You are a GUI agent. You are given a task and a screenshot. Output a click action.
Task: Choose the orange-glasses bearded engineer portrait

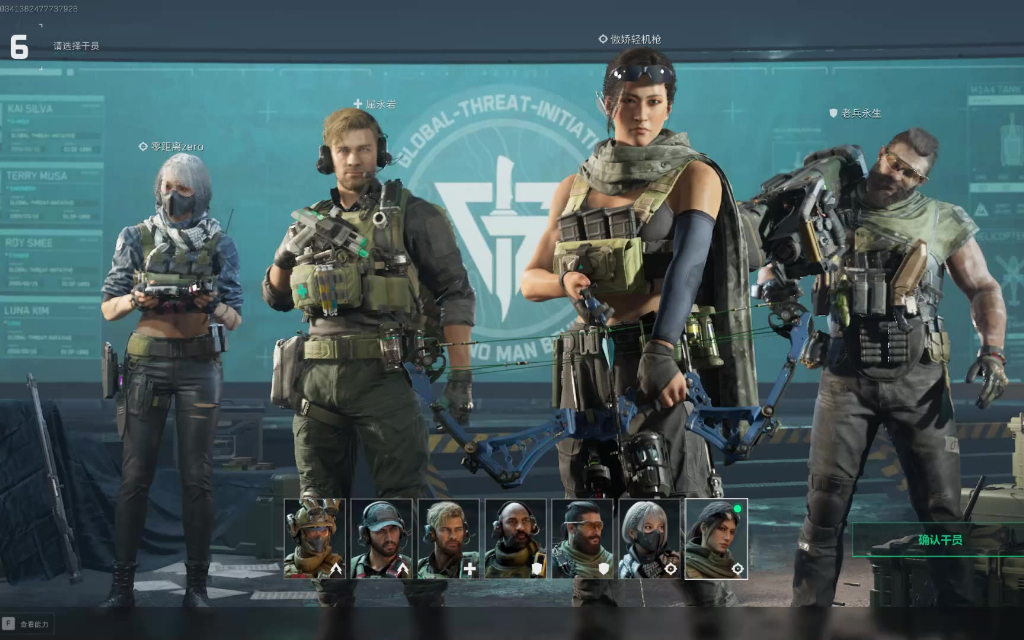pyautogui.click(x=582, y=538)
